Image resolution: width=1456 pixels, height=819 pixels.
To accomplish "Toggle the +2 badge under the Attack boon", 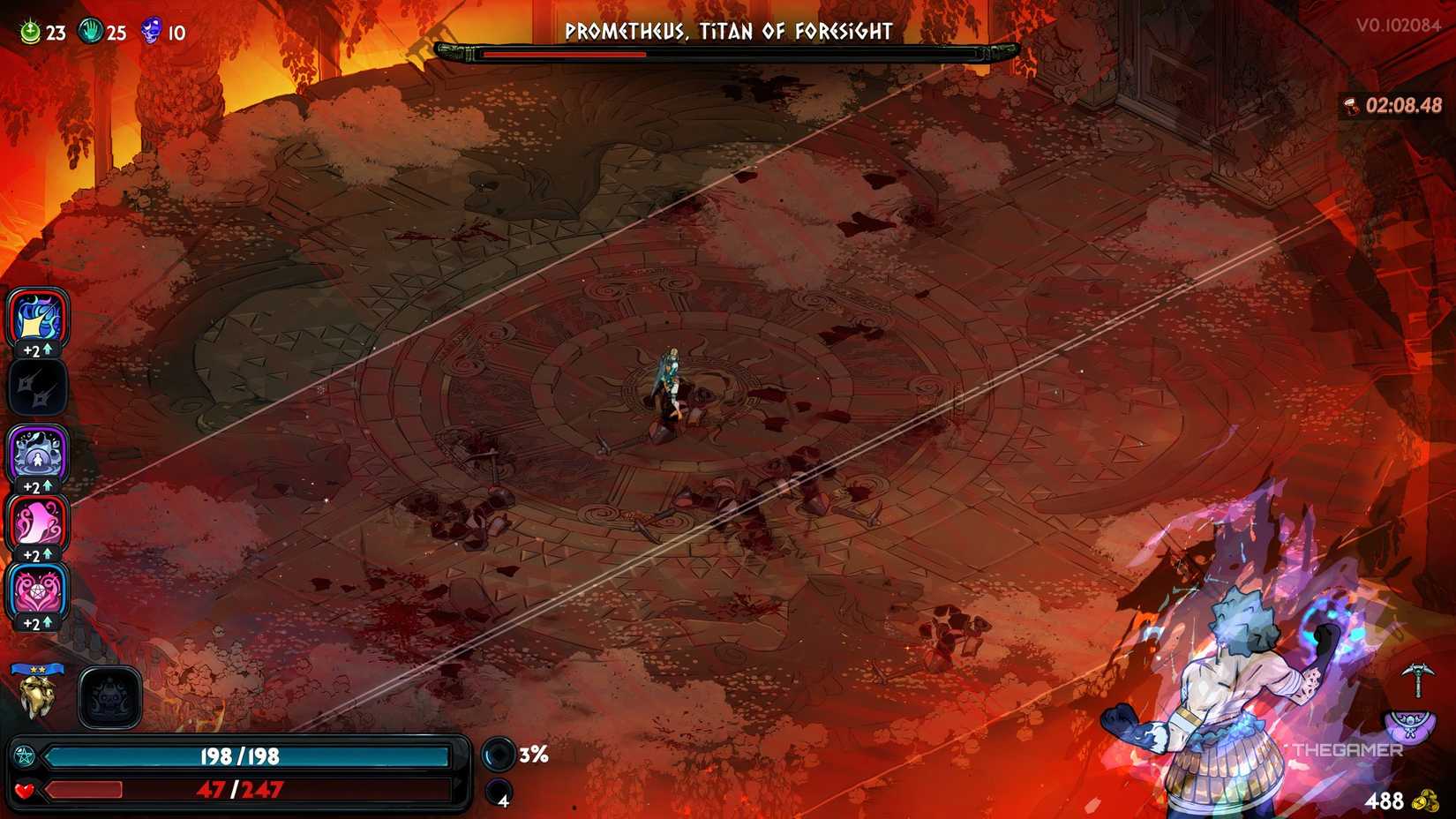I will coord(35,348).
